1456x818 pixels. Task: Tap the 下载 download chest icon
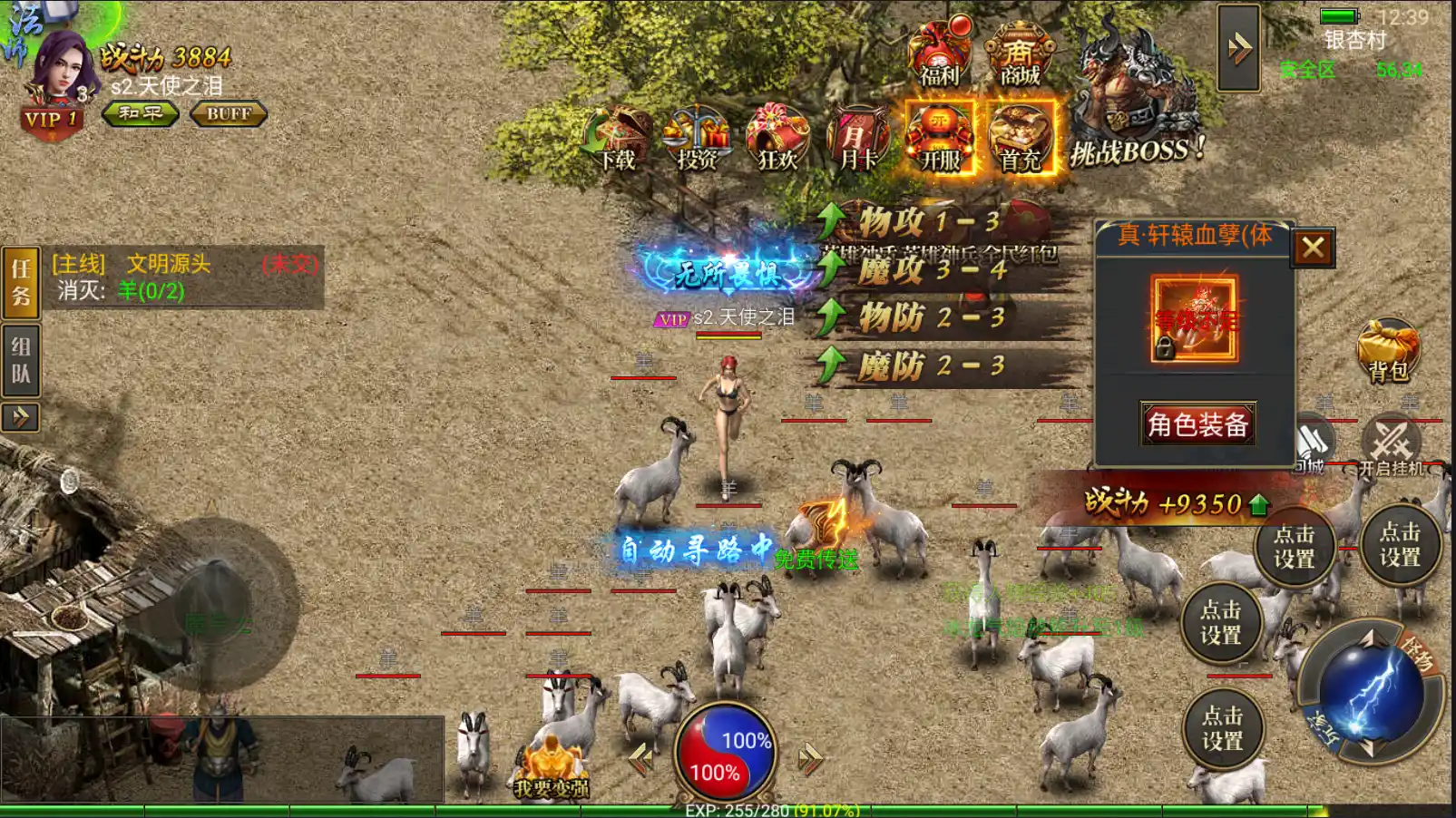click(619, 140)
